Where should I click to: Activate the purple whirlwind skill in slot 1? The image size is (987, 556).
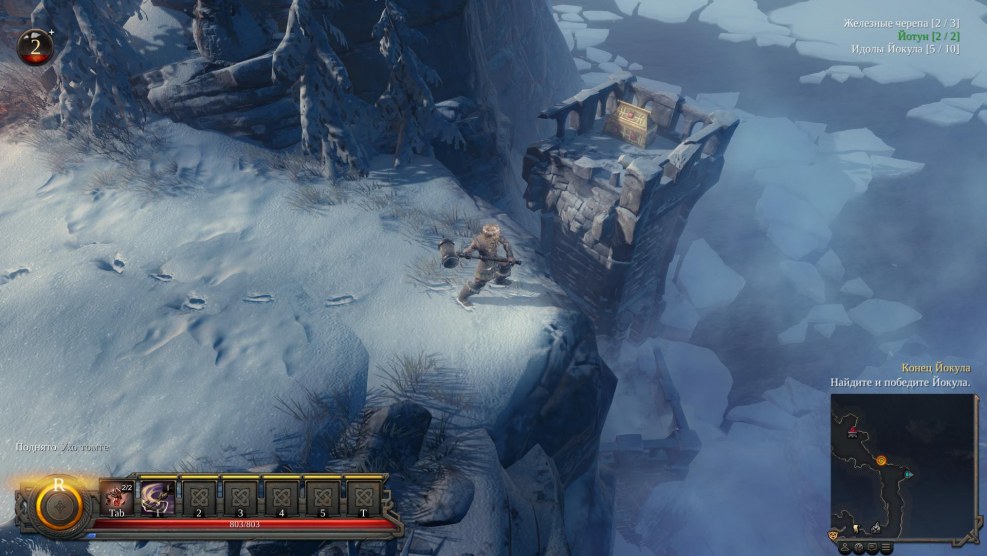tap(157, 497)
